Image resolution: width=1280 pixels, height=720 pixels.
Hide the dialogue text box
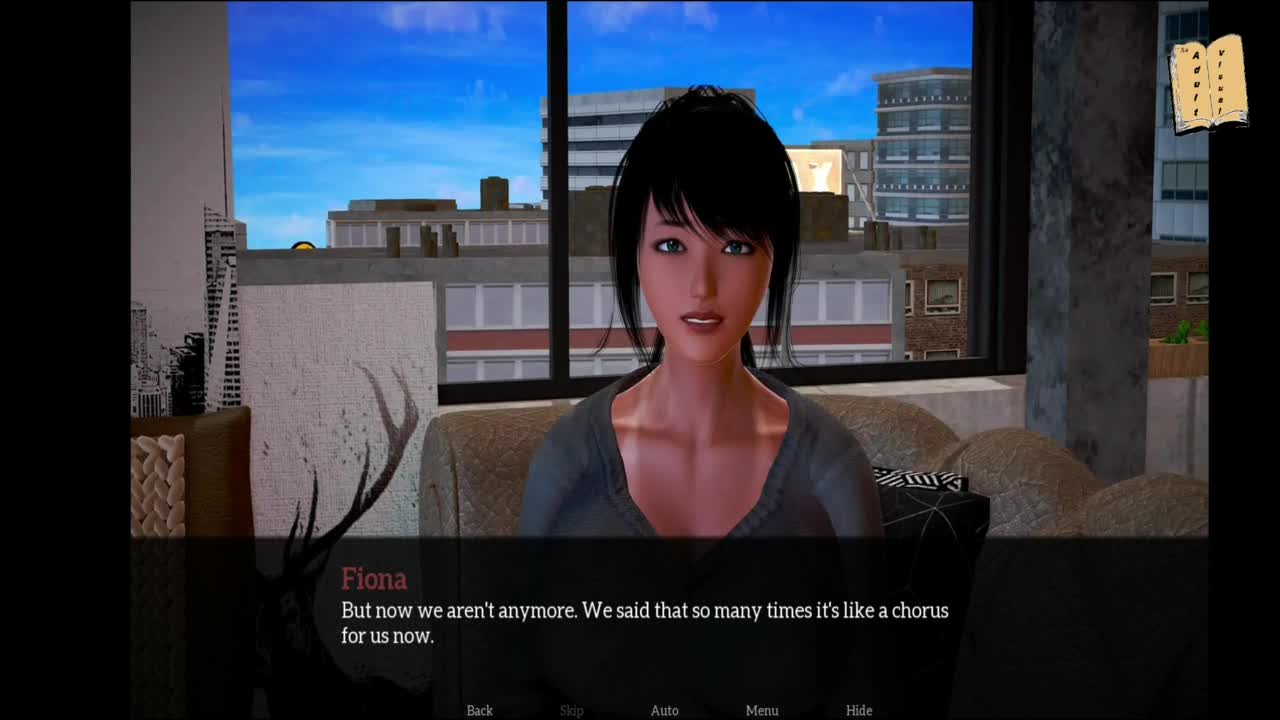click(858, 710)
